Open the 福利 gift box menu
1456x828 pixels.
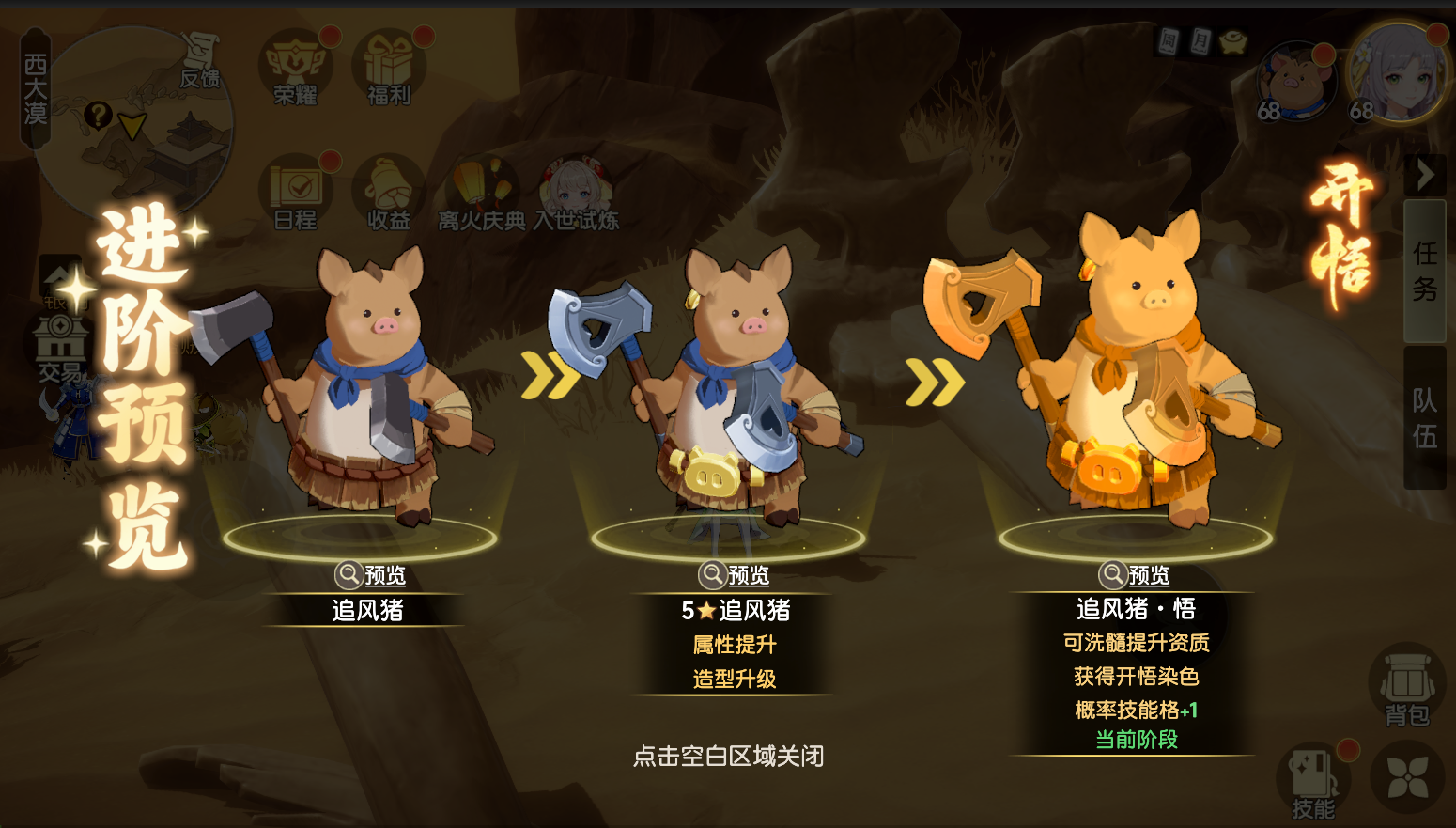pyautogui.click(x=389, y=68)
